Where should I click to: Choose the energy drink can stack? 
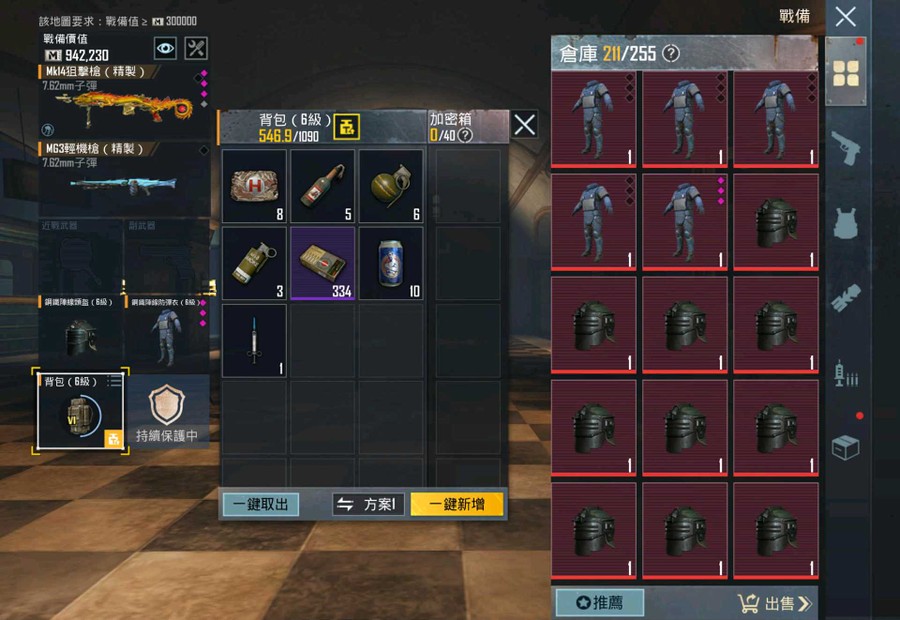(x=391, y=263)
